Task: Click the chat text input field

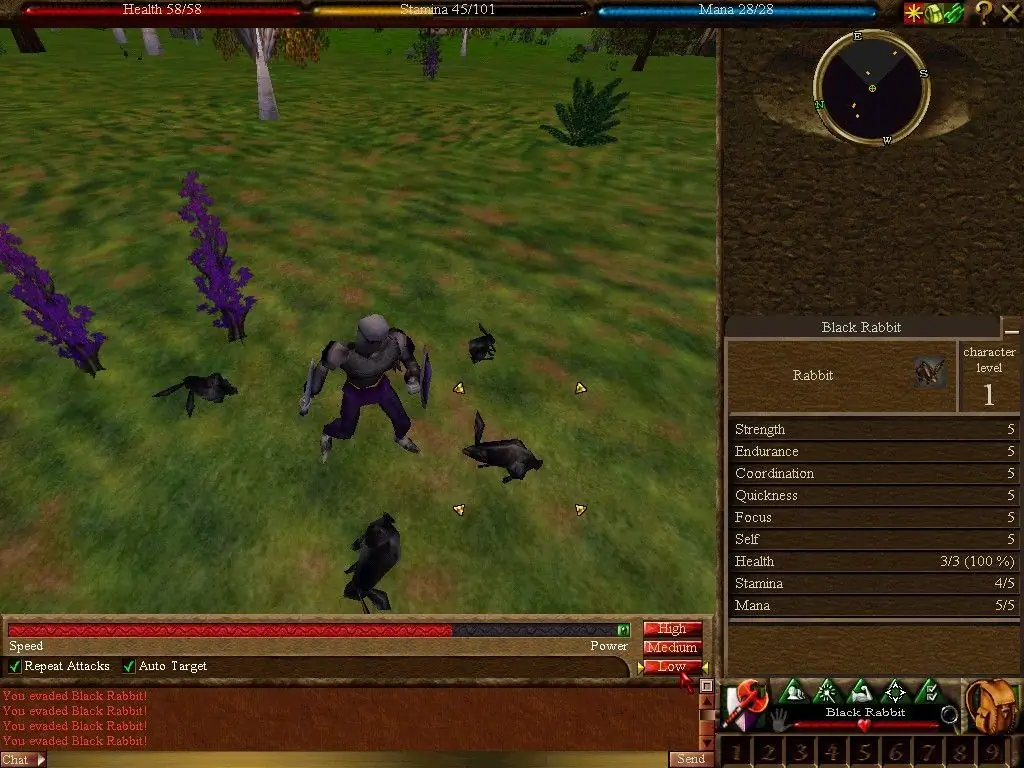Action: pos(350,760)
